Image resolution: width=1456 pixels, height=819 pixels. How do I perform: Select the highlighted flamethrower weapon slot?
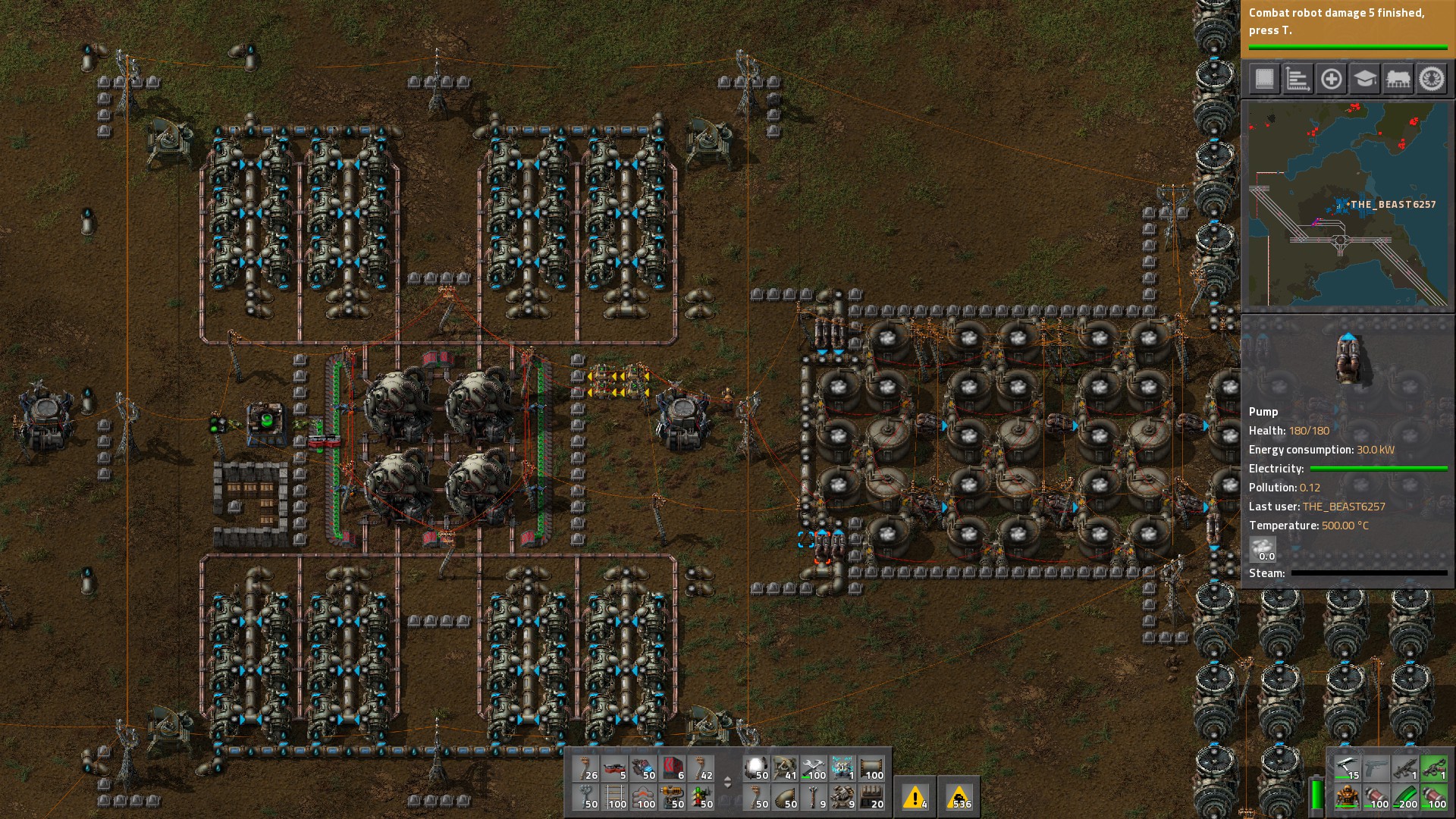(1433, 768)
